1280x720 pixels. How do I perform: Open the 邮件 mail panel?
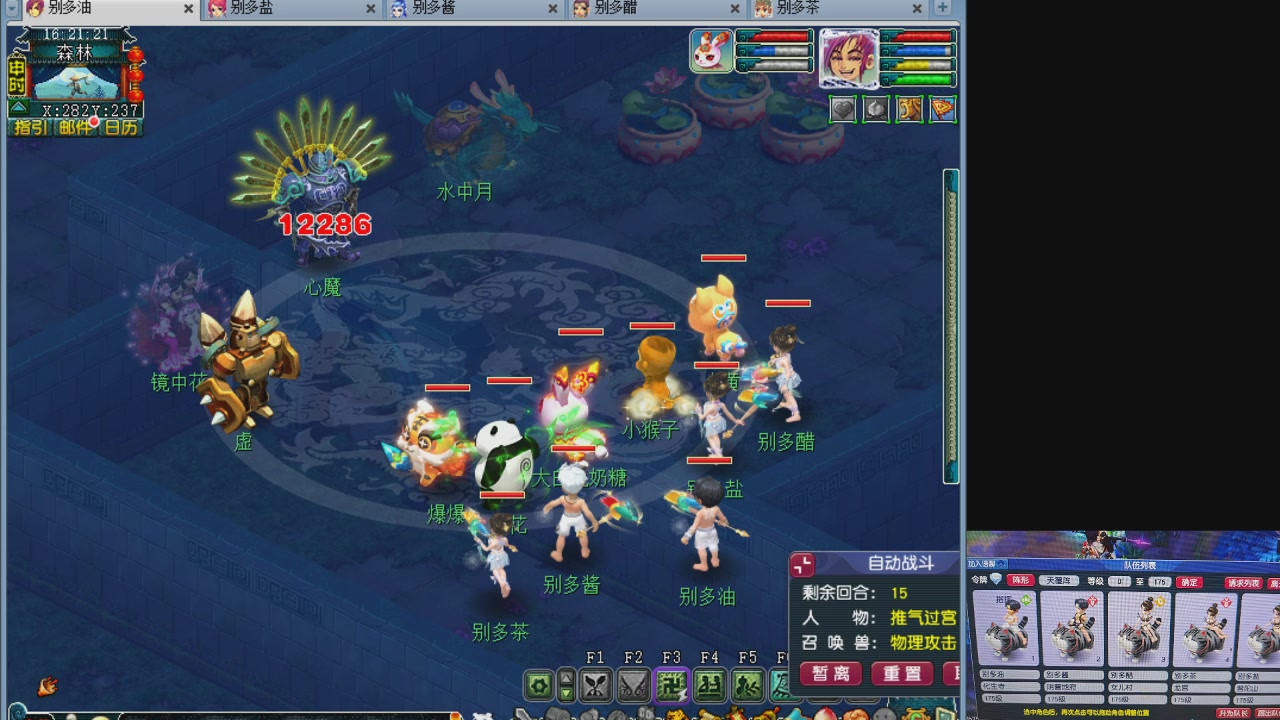(75, 125)
